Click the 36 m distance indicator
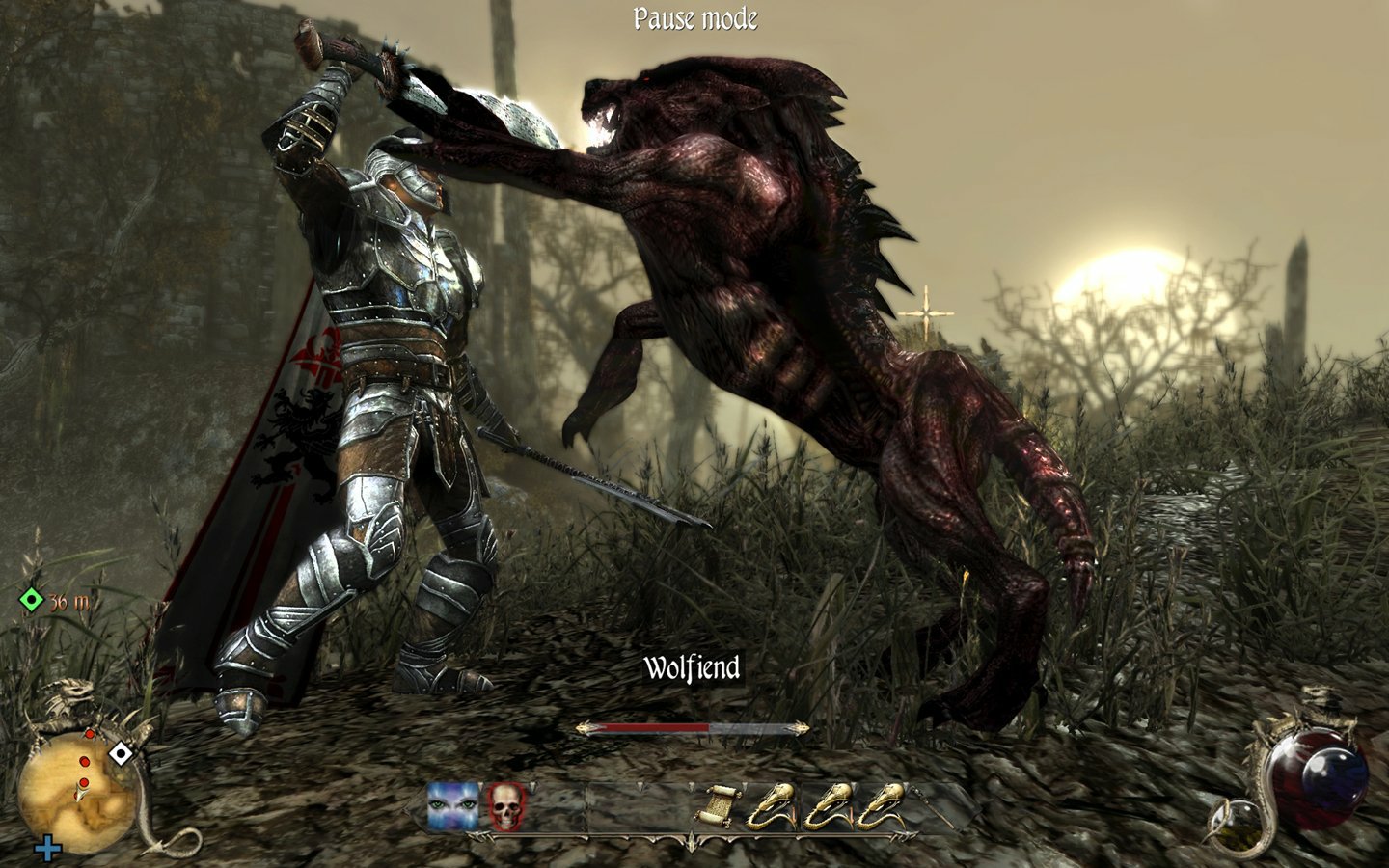This screenshot has width=1389, height=868. click(x=68, y=601)
